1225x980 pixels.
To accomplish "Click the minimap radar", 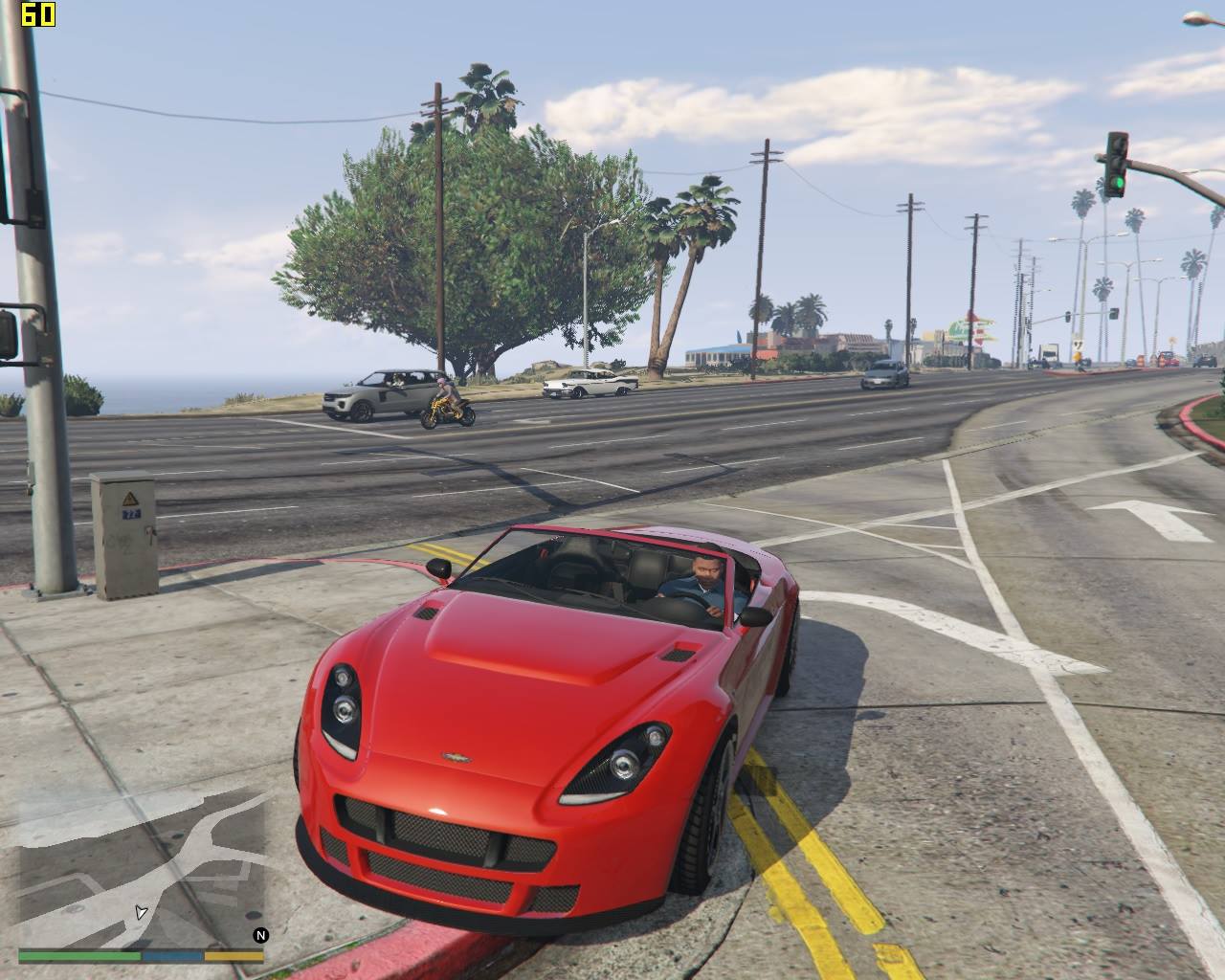I will 140,866.
